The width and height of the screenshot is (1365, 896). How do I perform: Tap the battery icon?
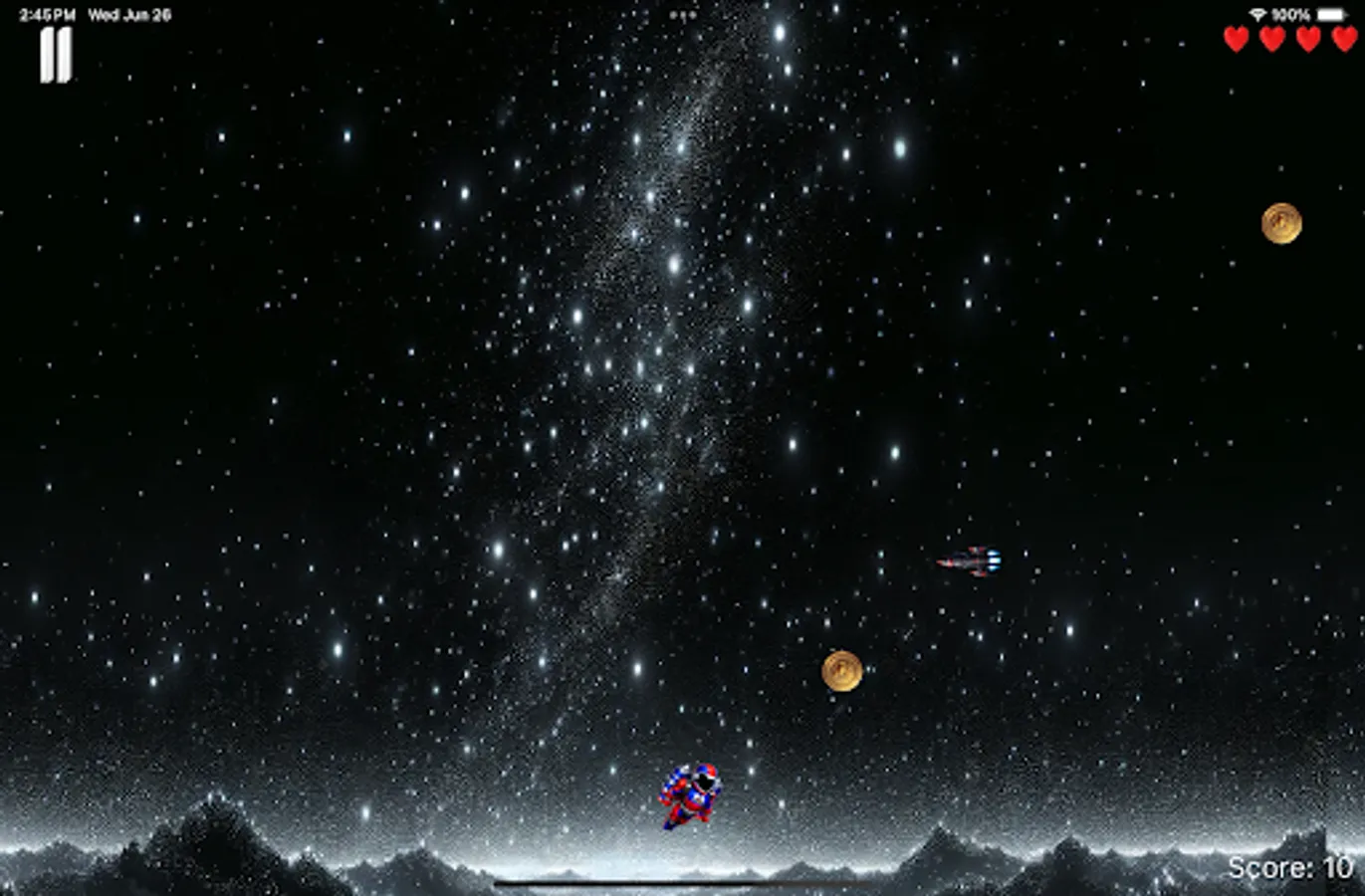(1332, 13)
